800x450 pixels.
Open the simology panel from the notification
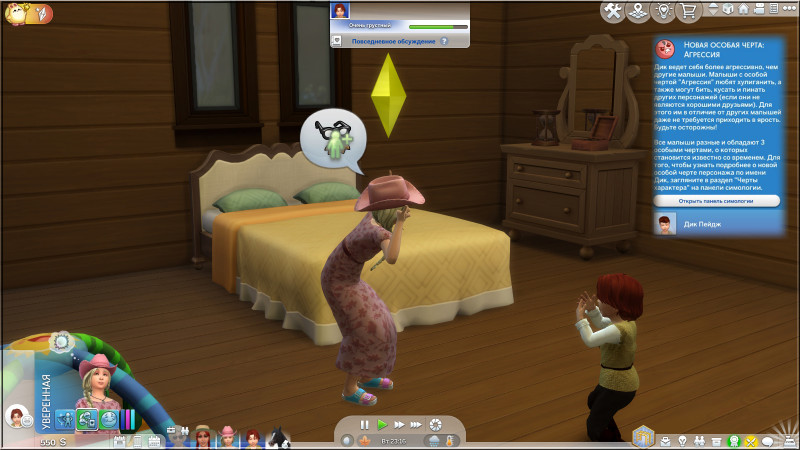point(718,201)
